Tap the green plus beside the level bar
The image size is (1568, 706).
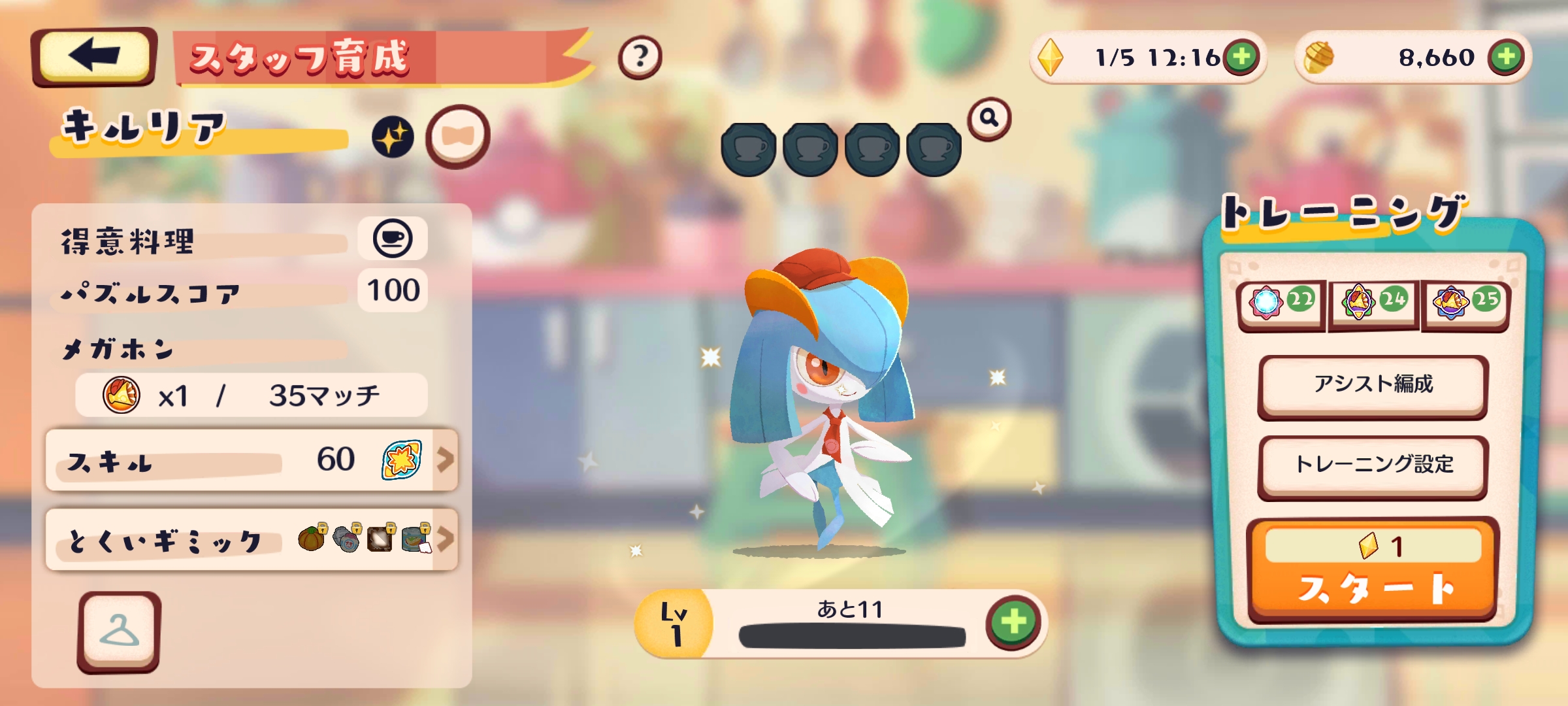click(x=1013, y=621)
